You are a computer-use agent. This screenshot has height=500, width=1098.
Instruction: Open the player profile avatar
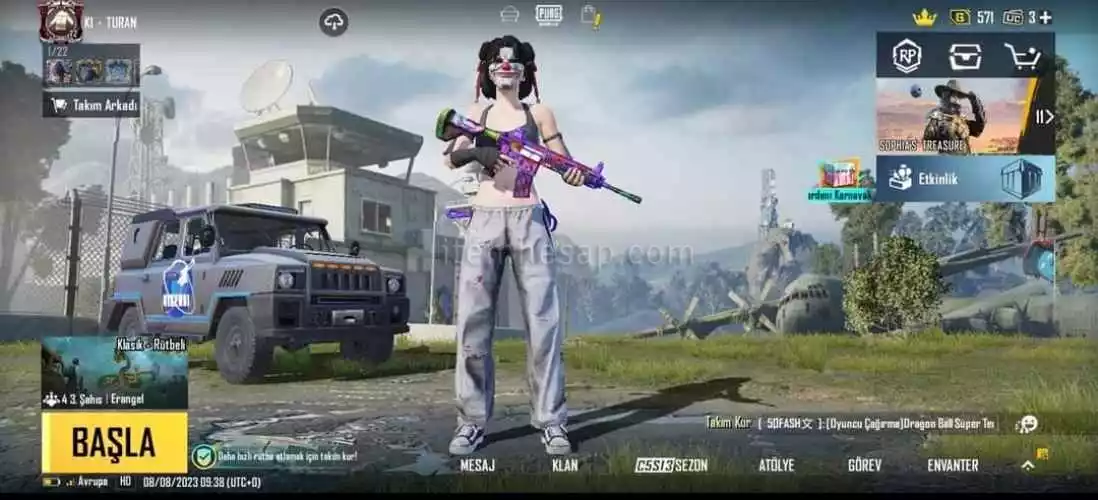pos(60,20)
